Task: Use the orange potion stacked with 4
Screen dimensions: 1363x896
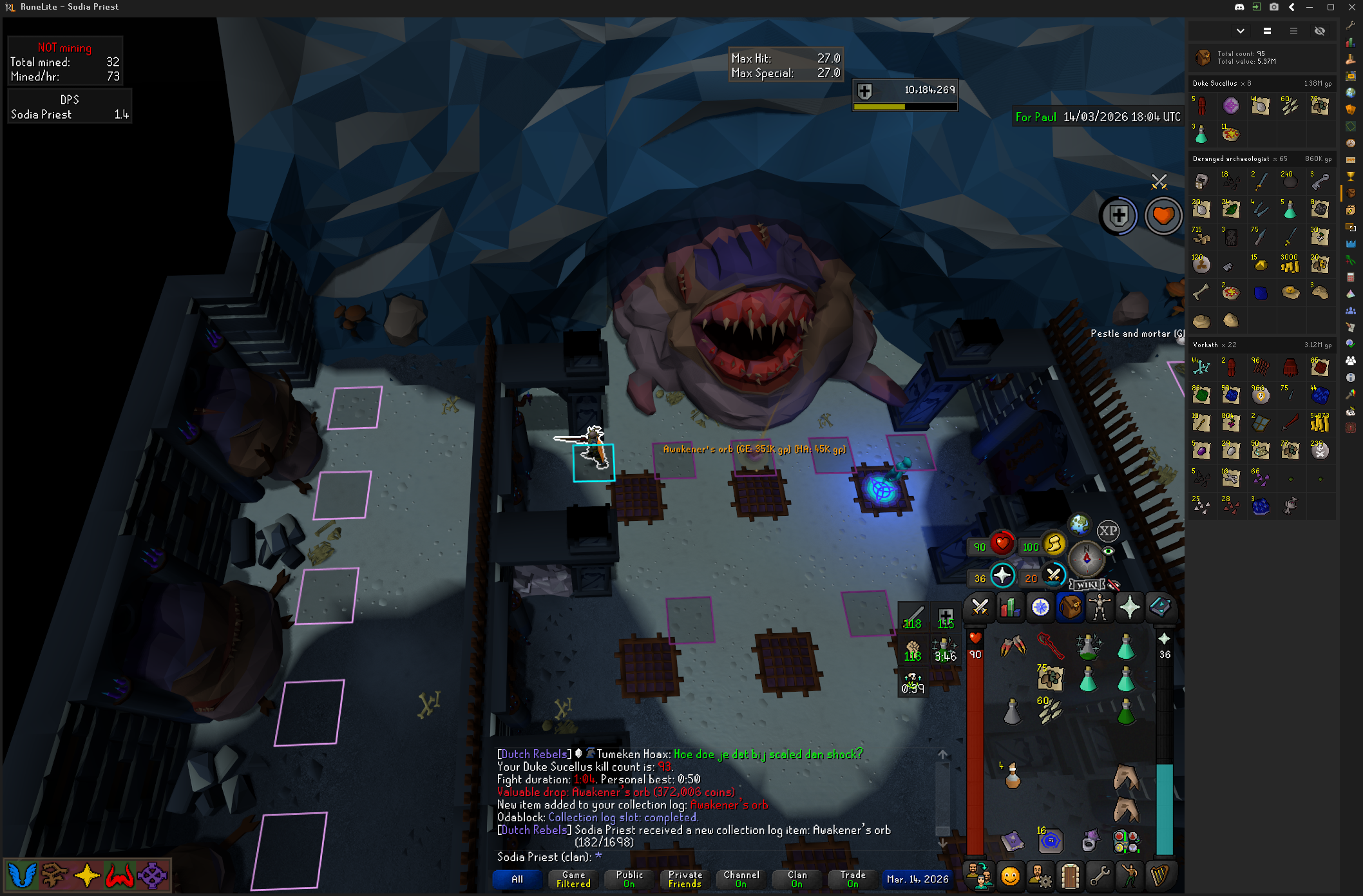Action: pyautogui.click(x=1013, y=777)
